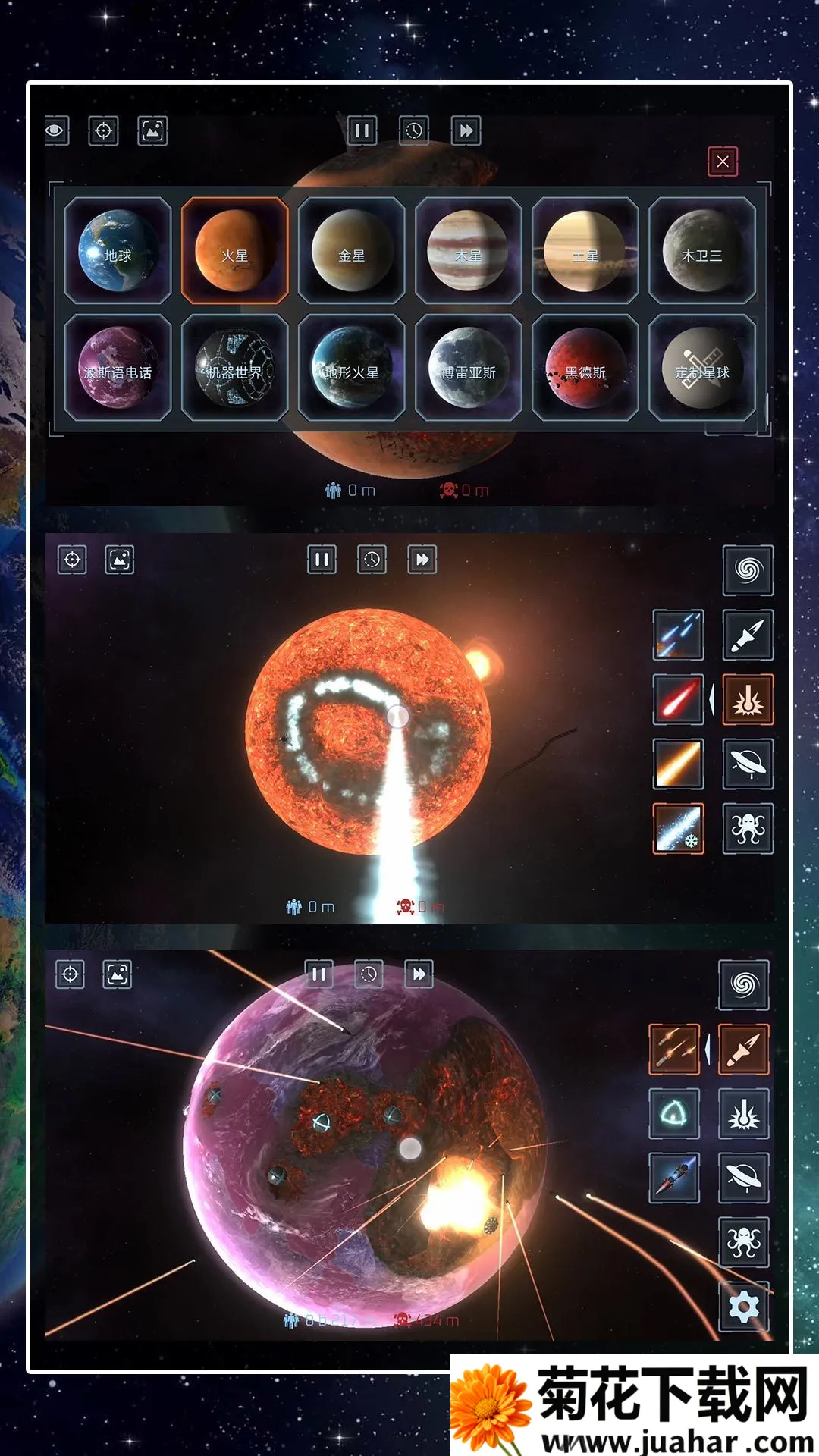Choose the green glowing shield weapon icon

coord(673,1114)
